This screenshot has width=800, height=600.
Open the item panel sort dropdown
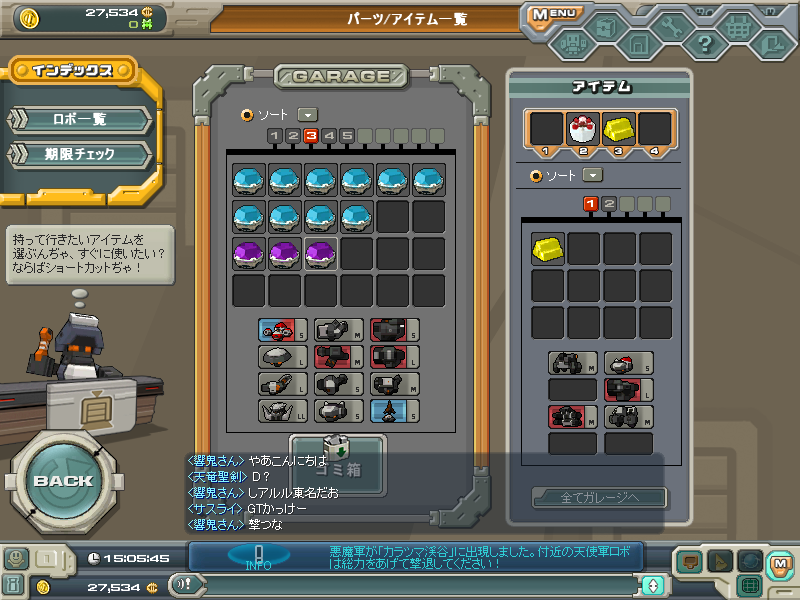(x=592, y=175)
